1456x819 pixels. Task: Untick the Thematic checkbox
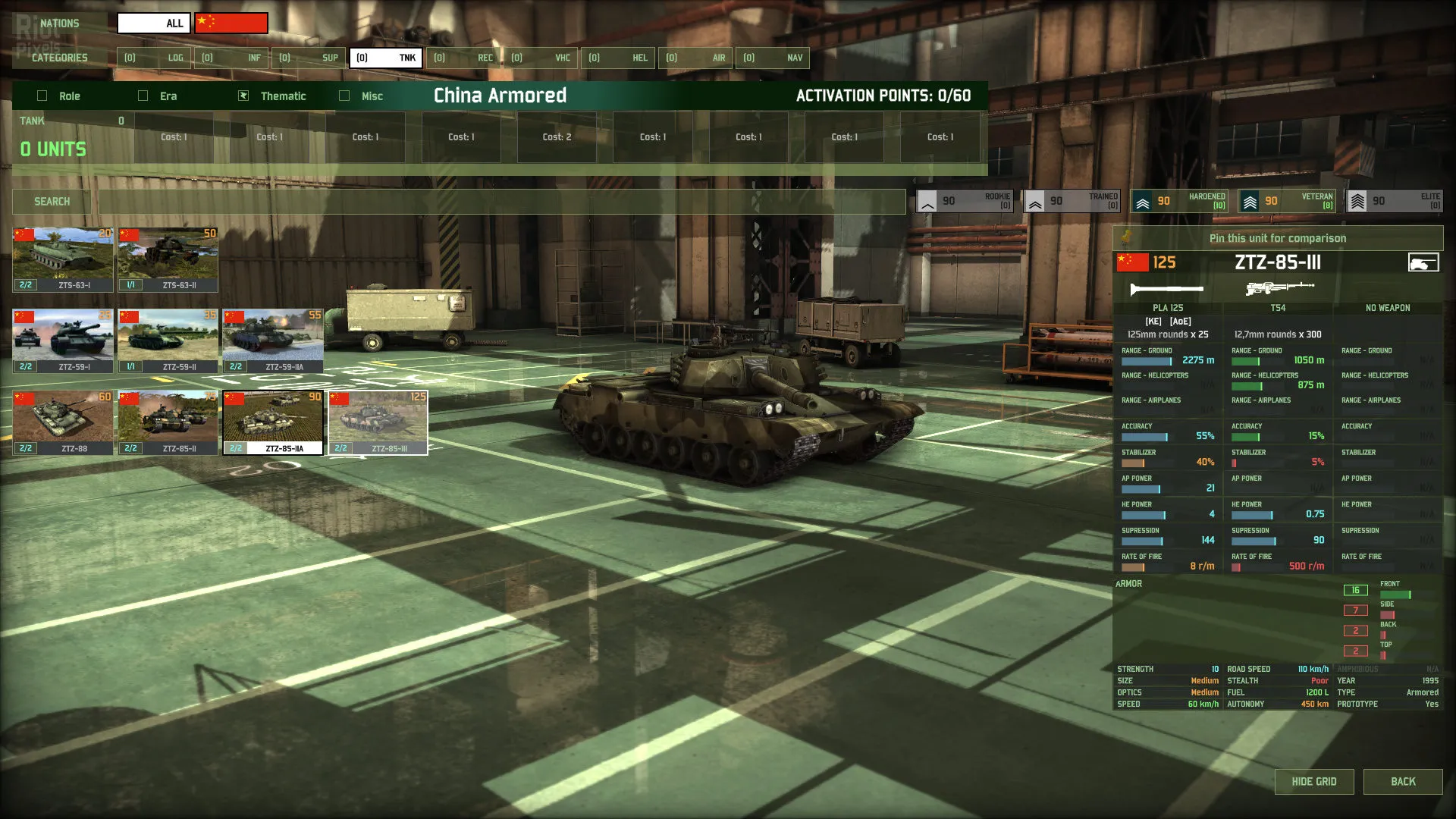[243, 96]
